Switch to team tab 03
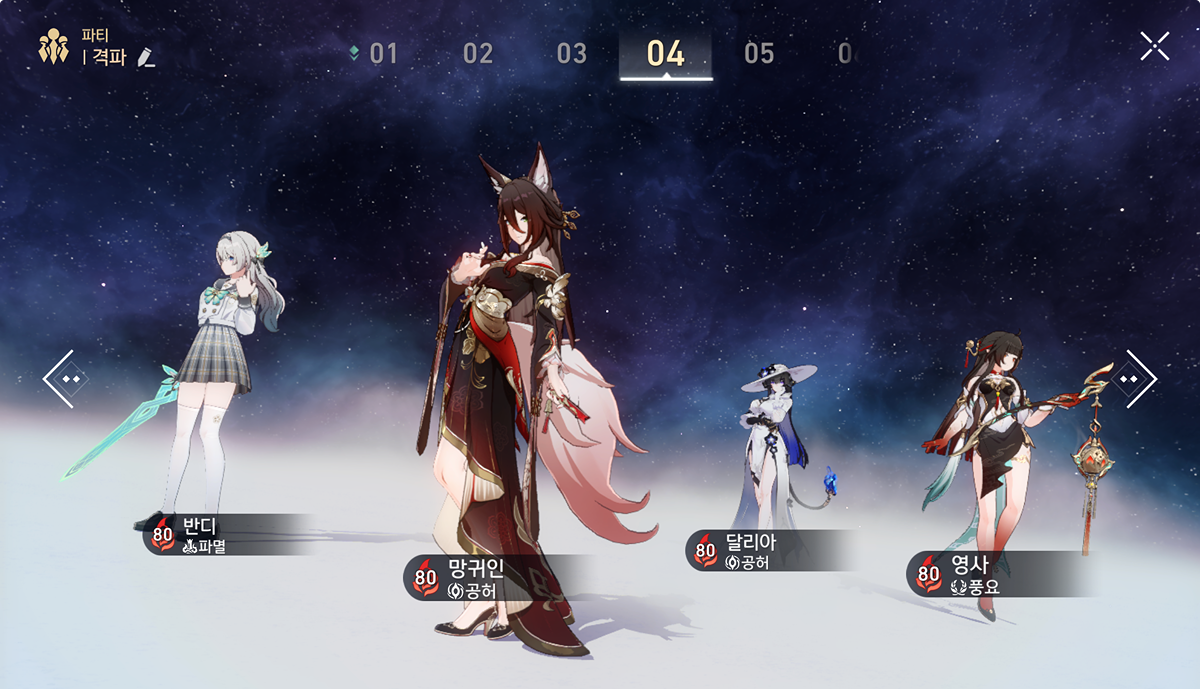Image resolution: width=1200 pixels, height=689 pixels. pyautogui.click(x=571, y=53)
